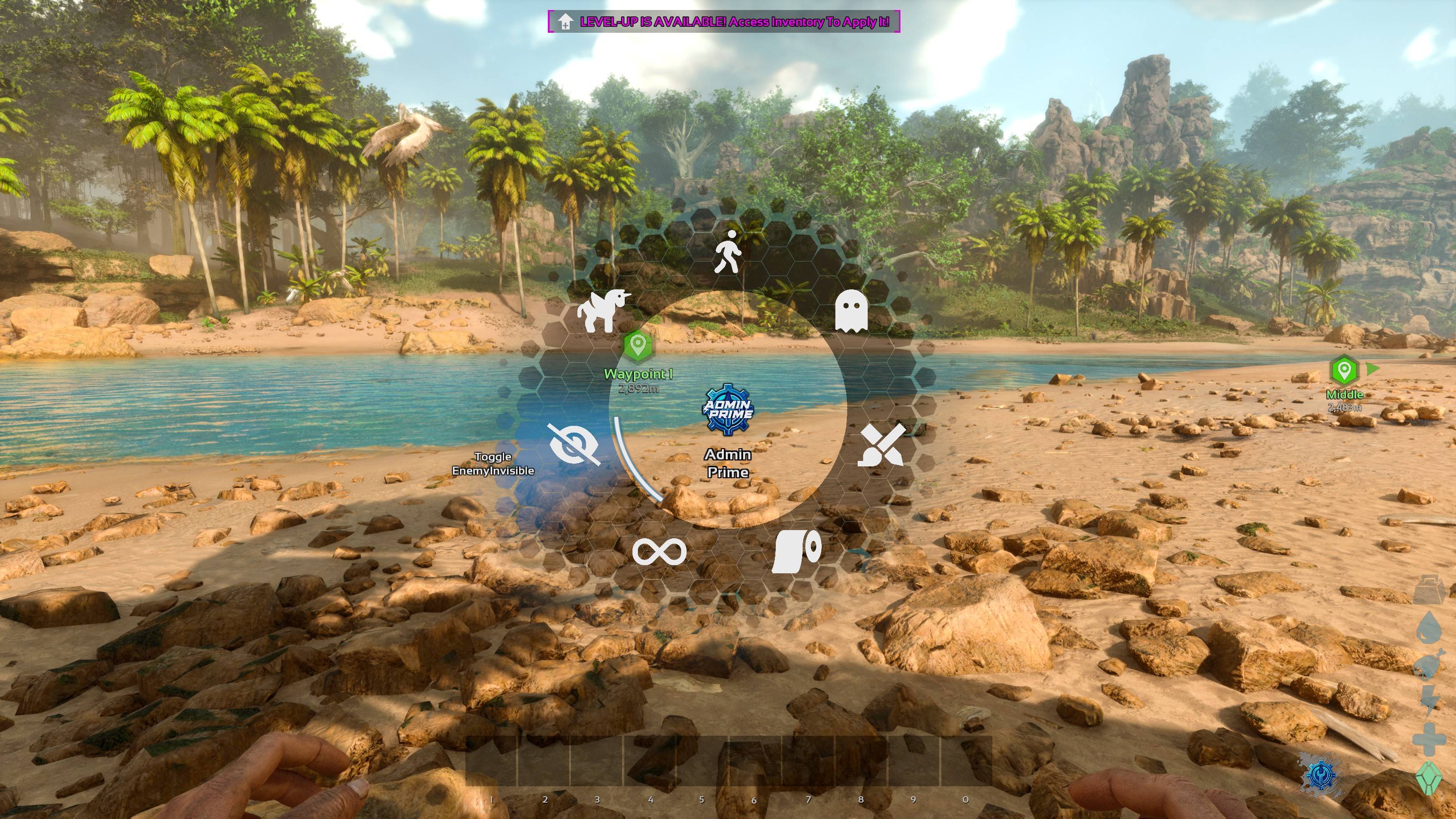Pick the crossed brush and pencil option
This screenshot has height=819, width=1456.
(882, 445)
